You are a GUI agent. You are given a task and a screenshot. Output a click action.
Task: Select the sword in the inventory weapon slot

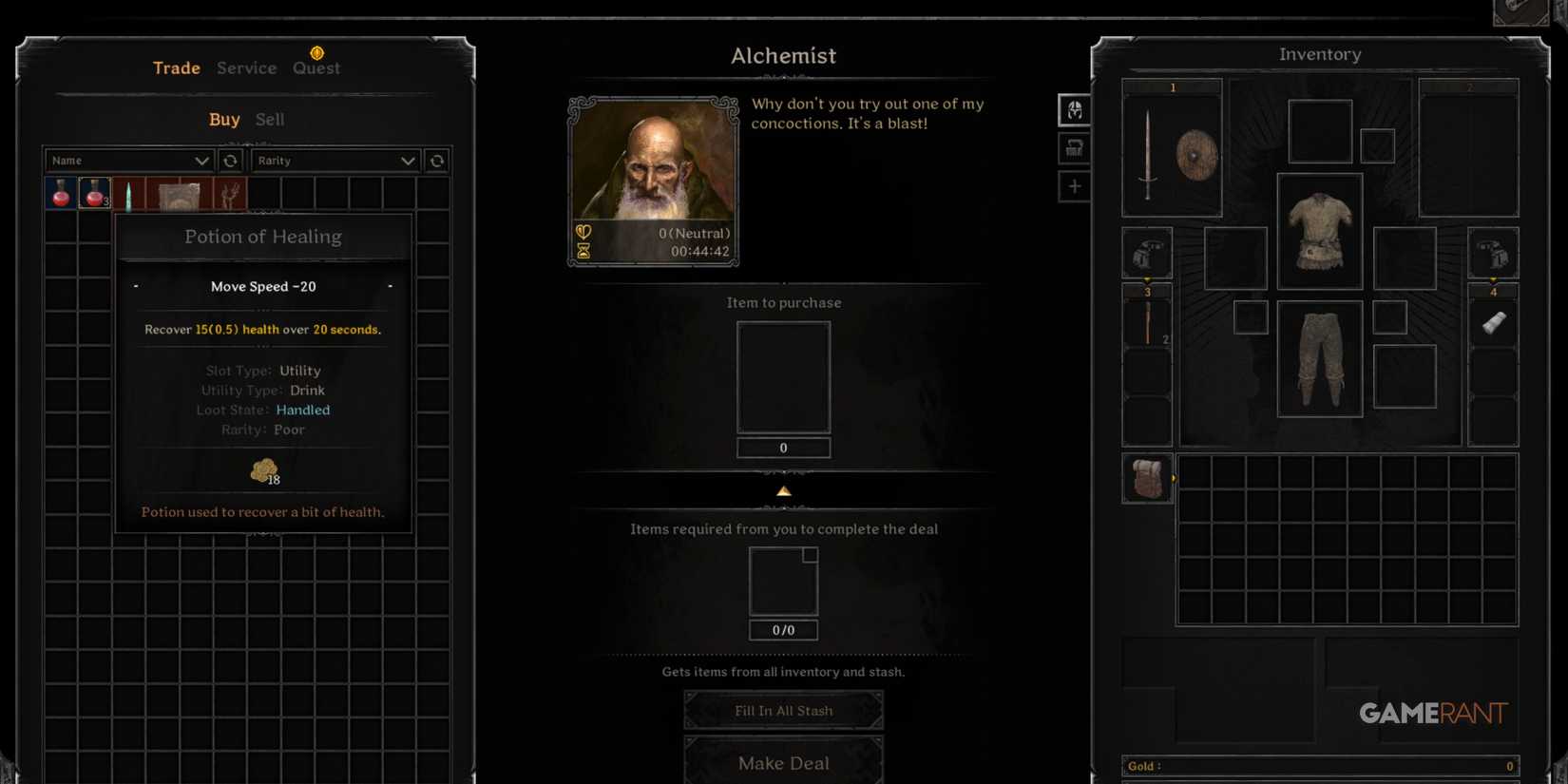[1149, 152]
